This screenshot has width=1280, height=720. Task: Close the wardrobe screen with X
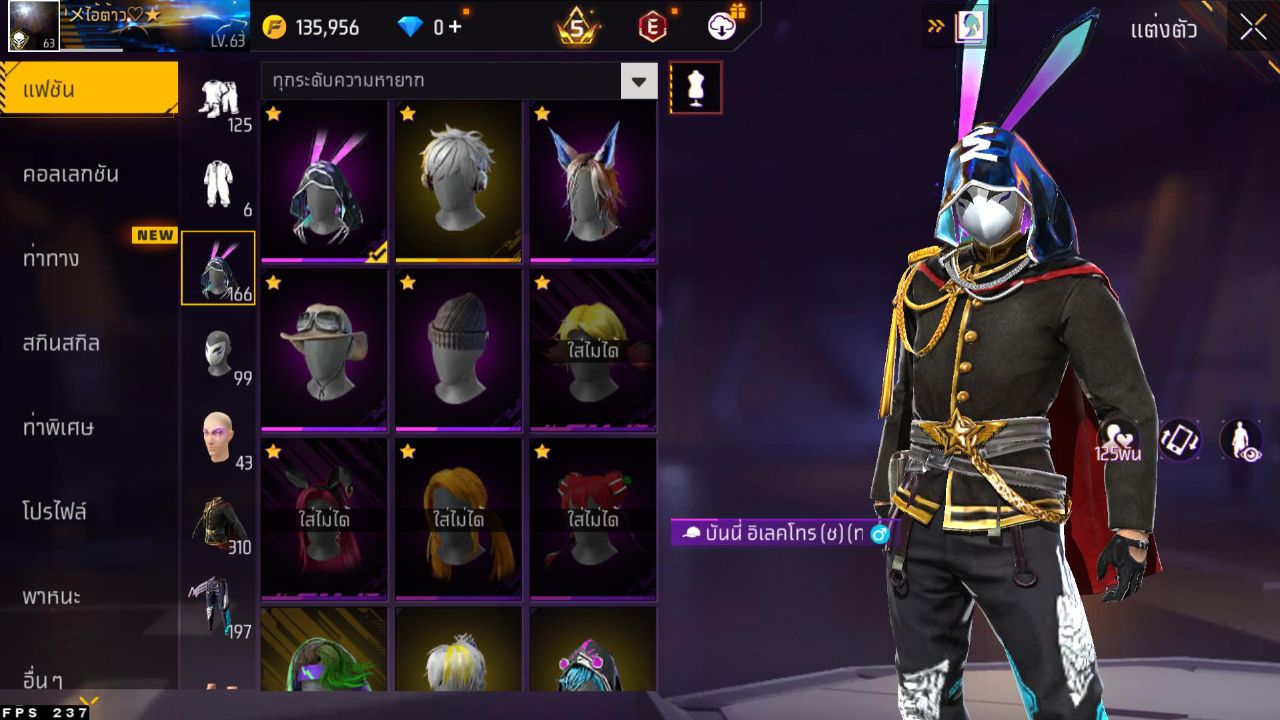(x=1253, y=28)
